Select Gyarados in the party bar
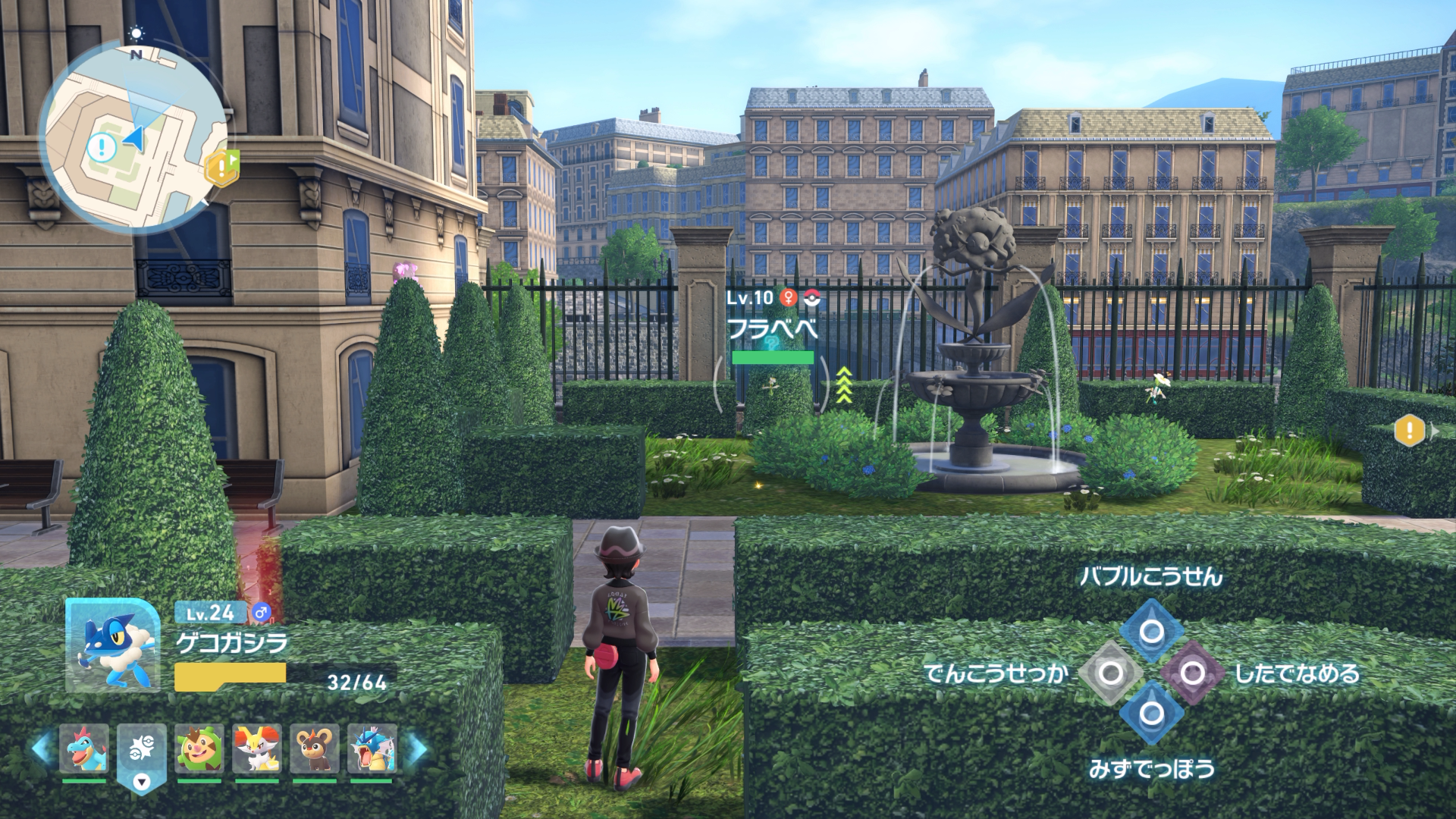 [372, 748]
